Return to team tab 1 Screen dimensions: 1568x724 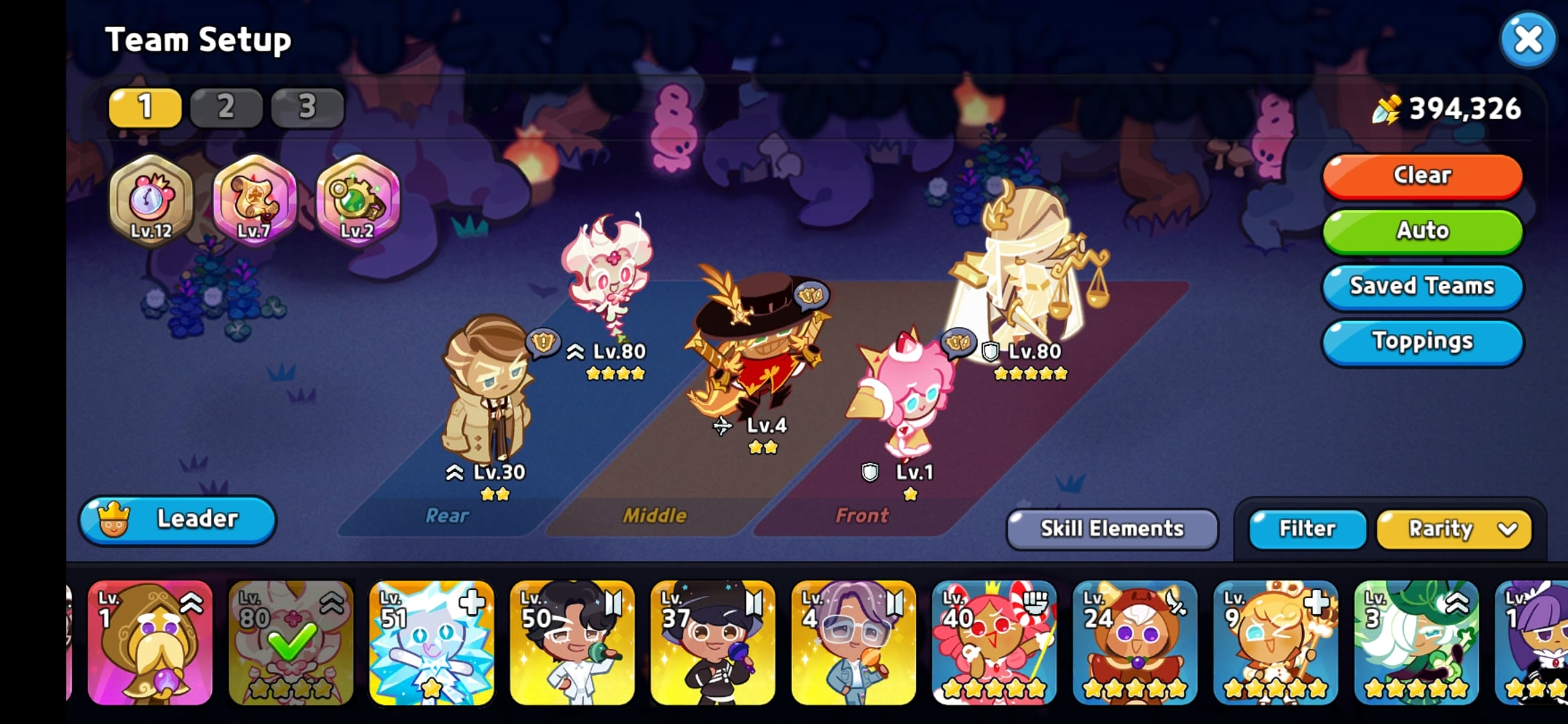point(145,107)
